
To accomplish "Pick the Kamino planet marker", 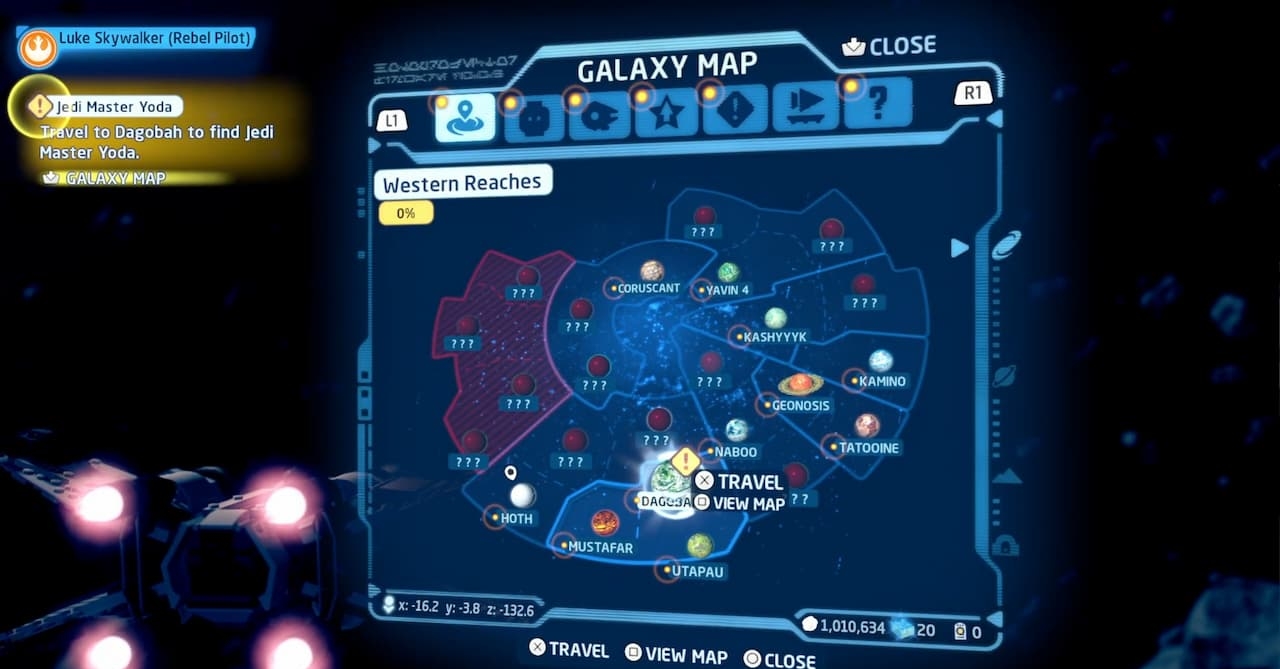I will tap(881, 361).
